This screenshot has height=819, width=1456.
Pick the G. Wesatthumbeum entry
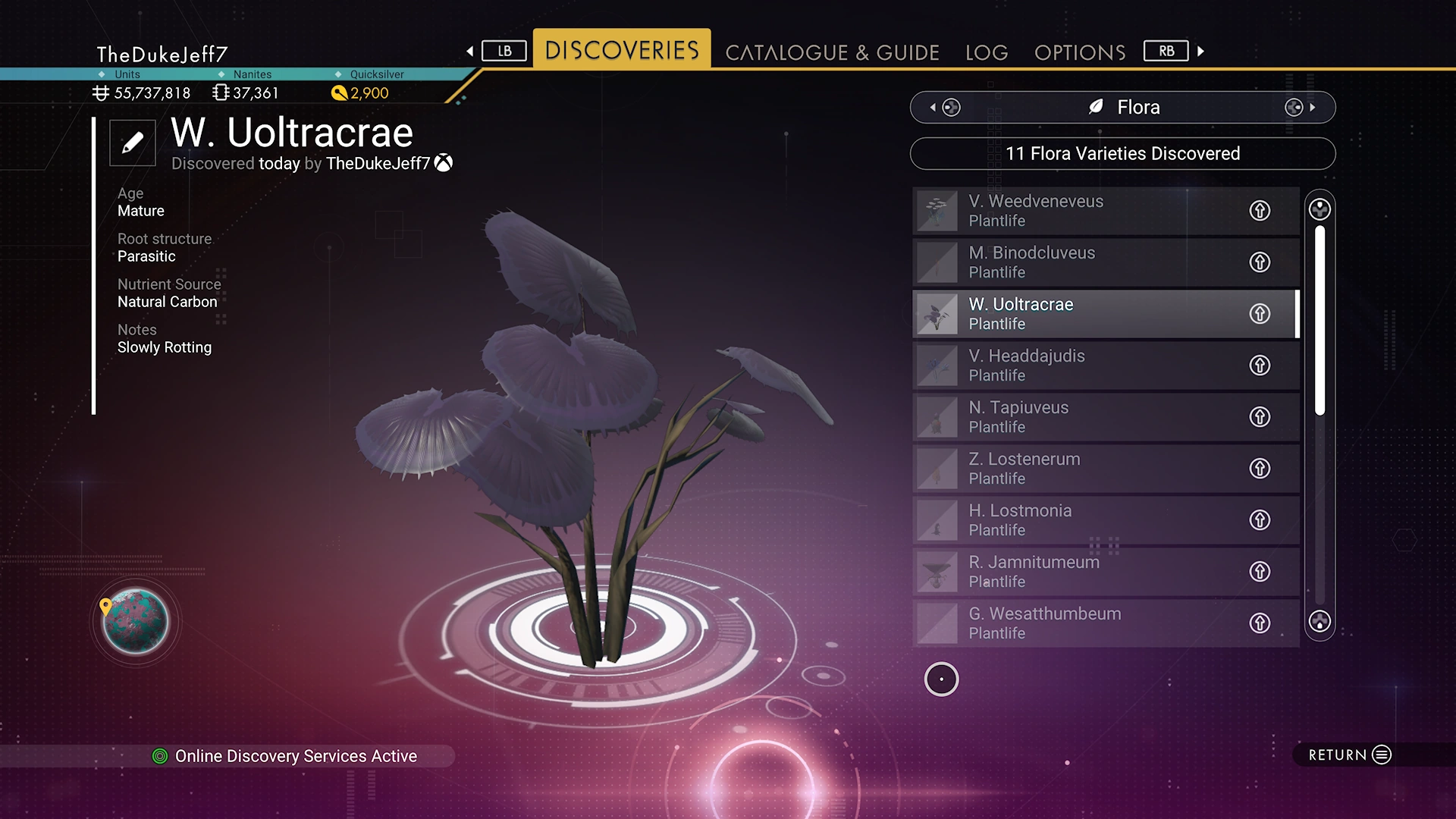1077,623
